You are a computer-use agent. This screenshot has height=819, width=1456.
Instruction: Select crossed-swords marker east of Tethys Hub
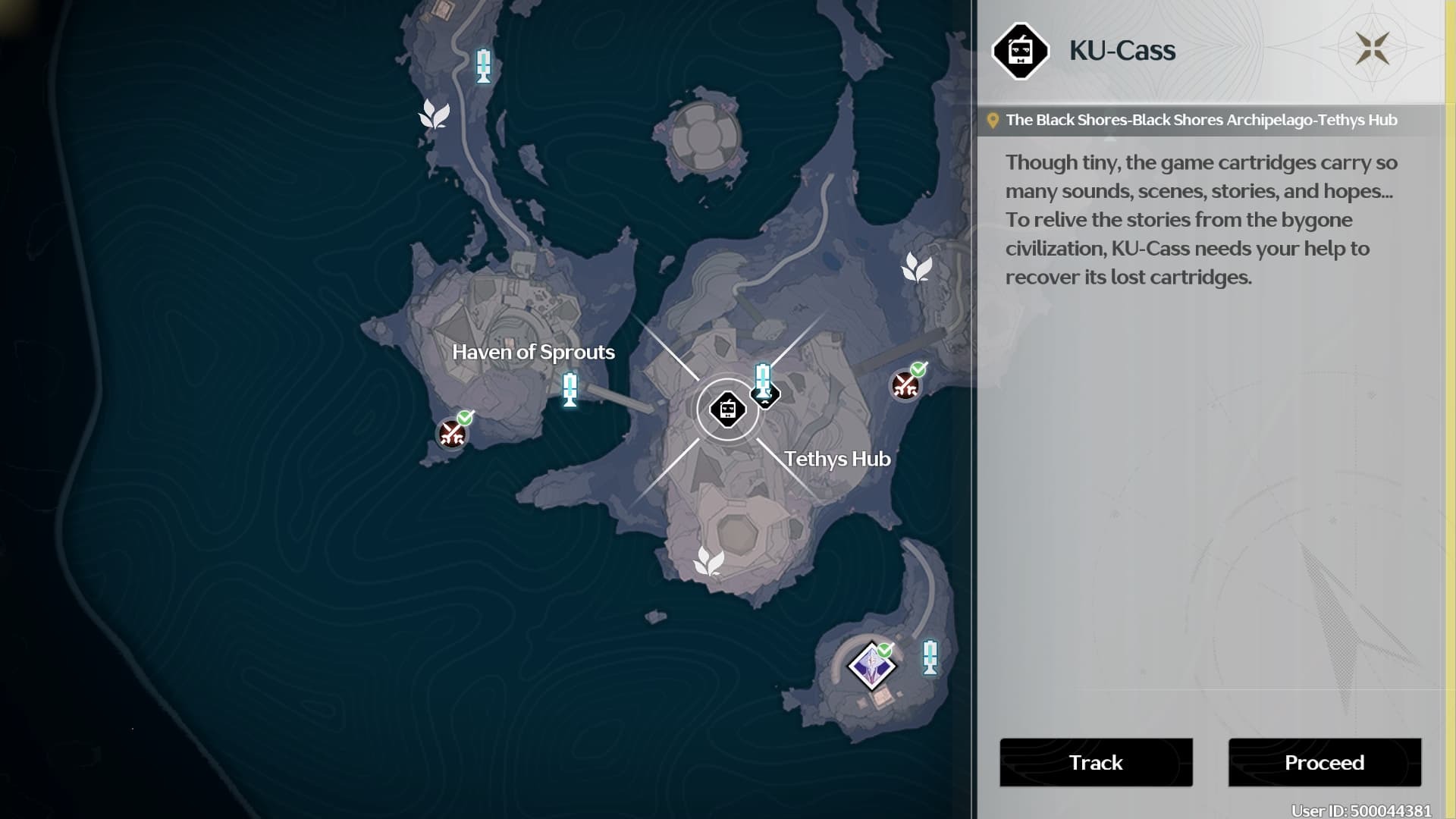coord(905,385)
